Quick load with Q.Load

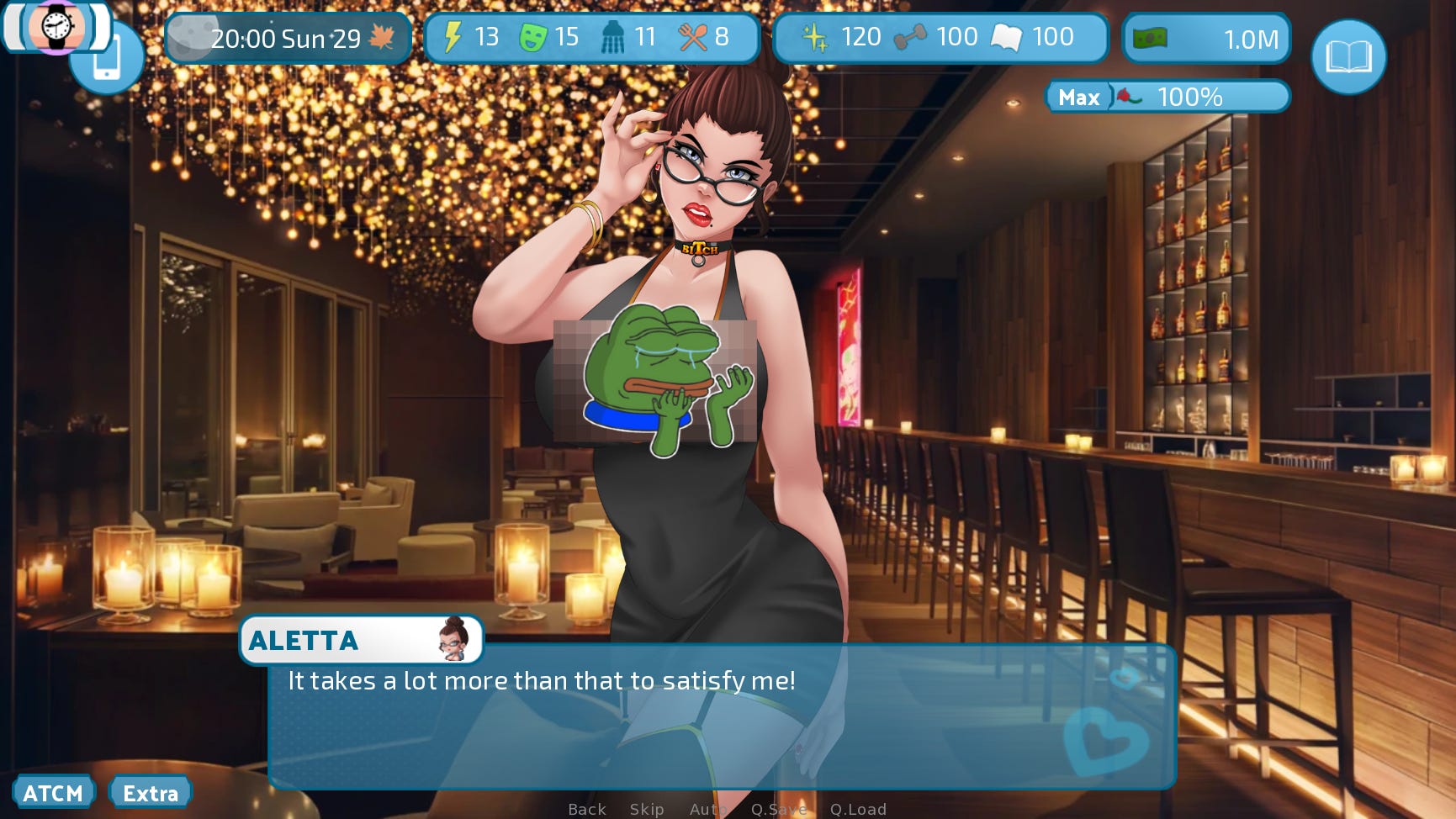tap(858, 809)
